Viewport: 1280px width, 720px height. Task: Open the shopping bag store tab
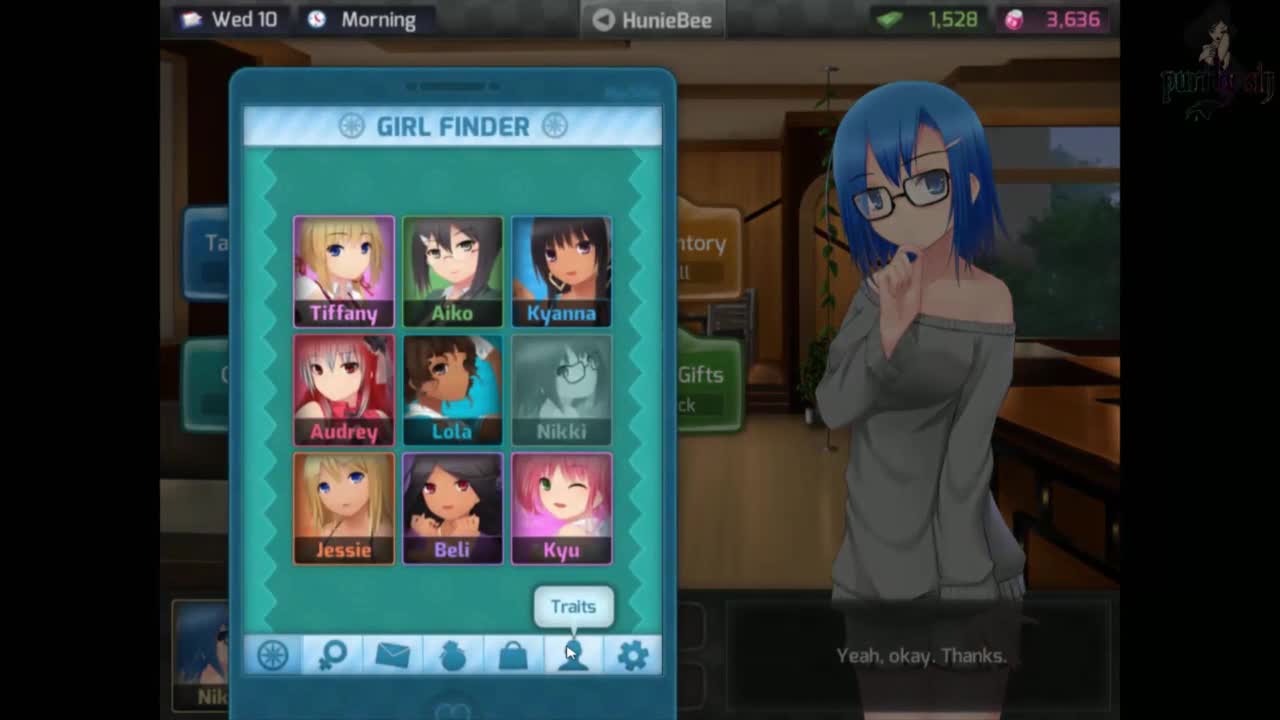pos(513,655)
